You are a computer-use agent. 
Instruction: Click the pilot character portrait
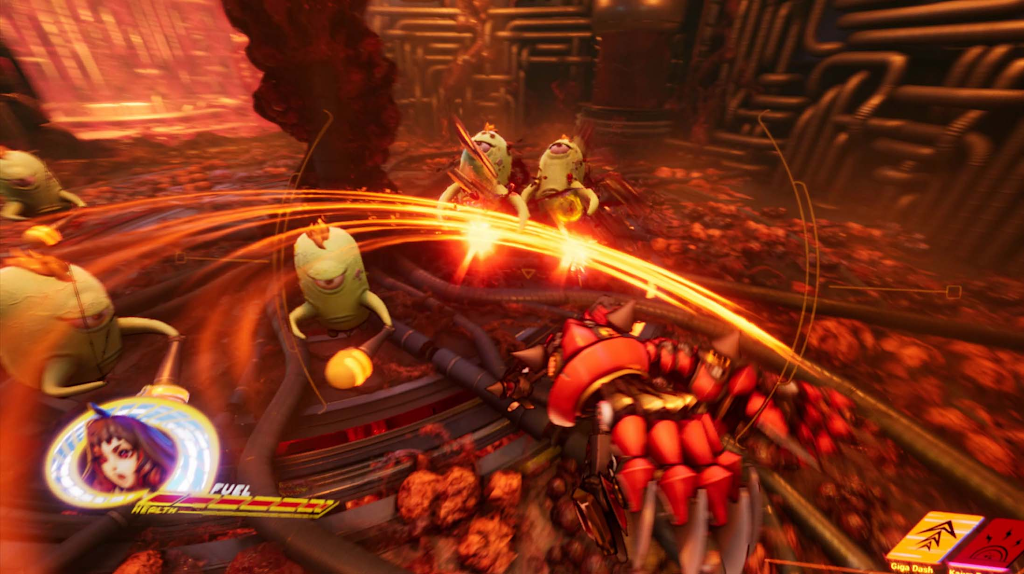tap(127, 452)
